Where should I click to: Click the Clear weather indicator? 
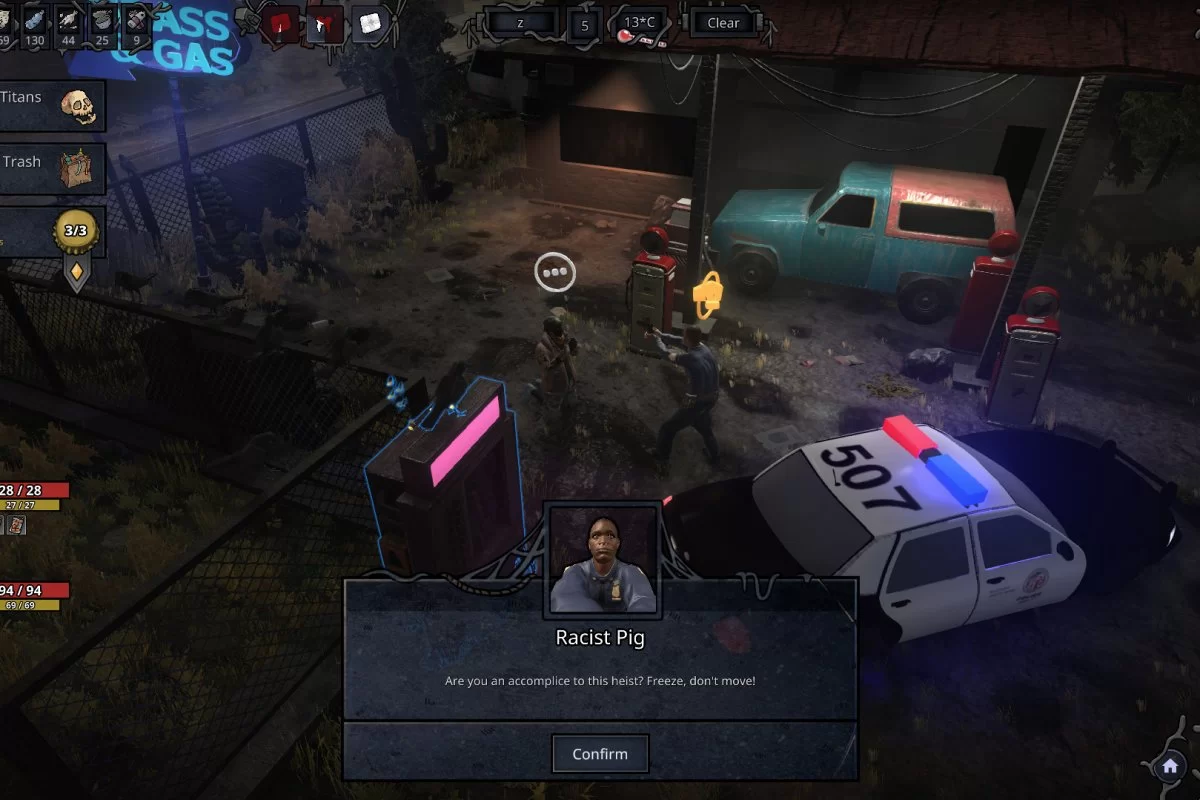(722, 24)
